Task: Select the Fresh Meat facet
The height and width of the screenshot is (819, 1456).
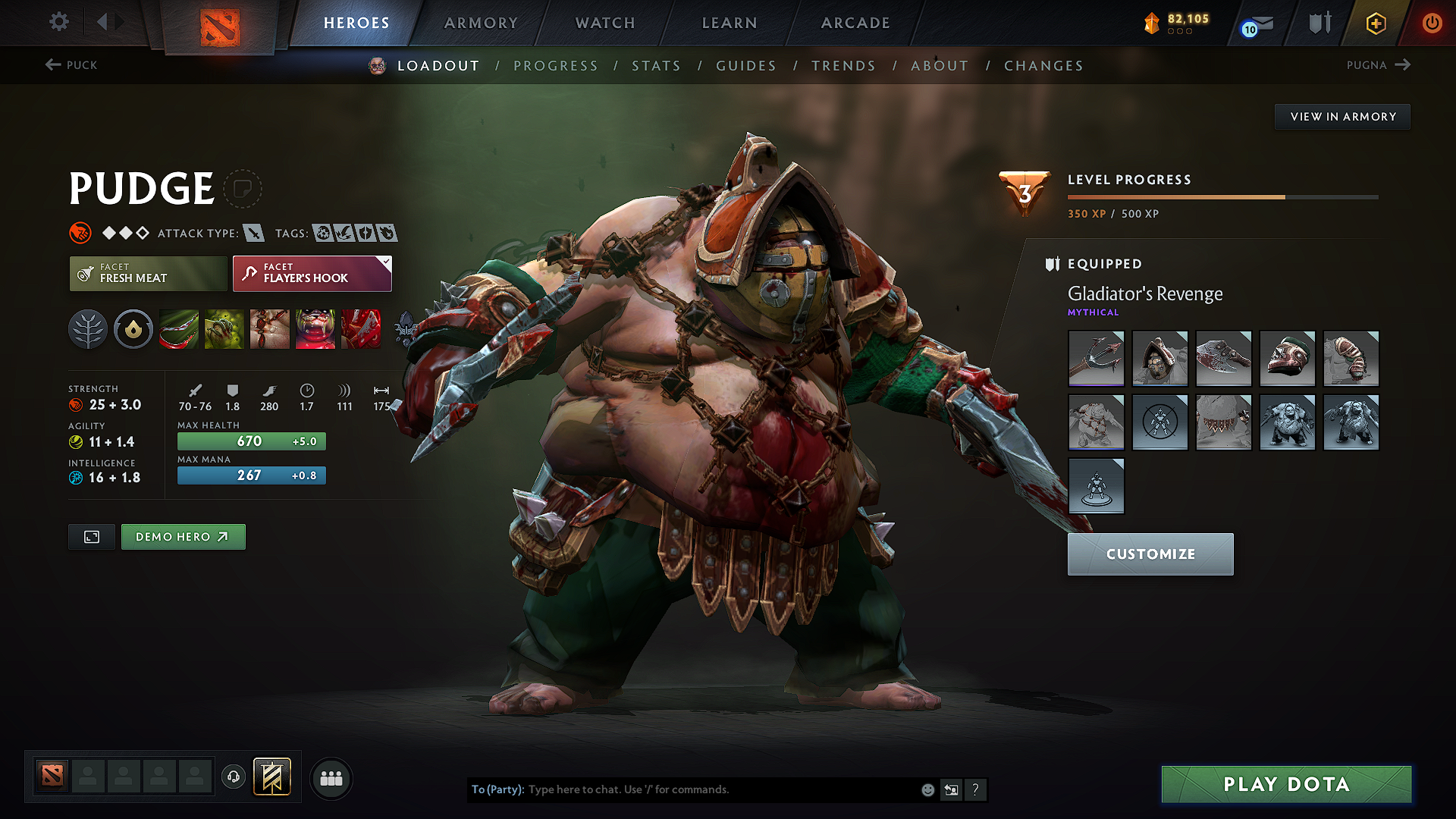Action: (147, 274)
